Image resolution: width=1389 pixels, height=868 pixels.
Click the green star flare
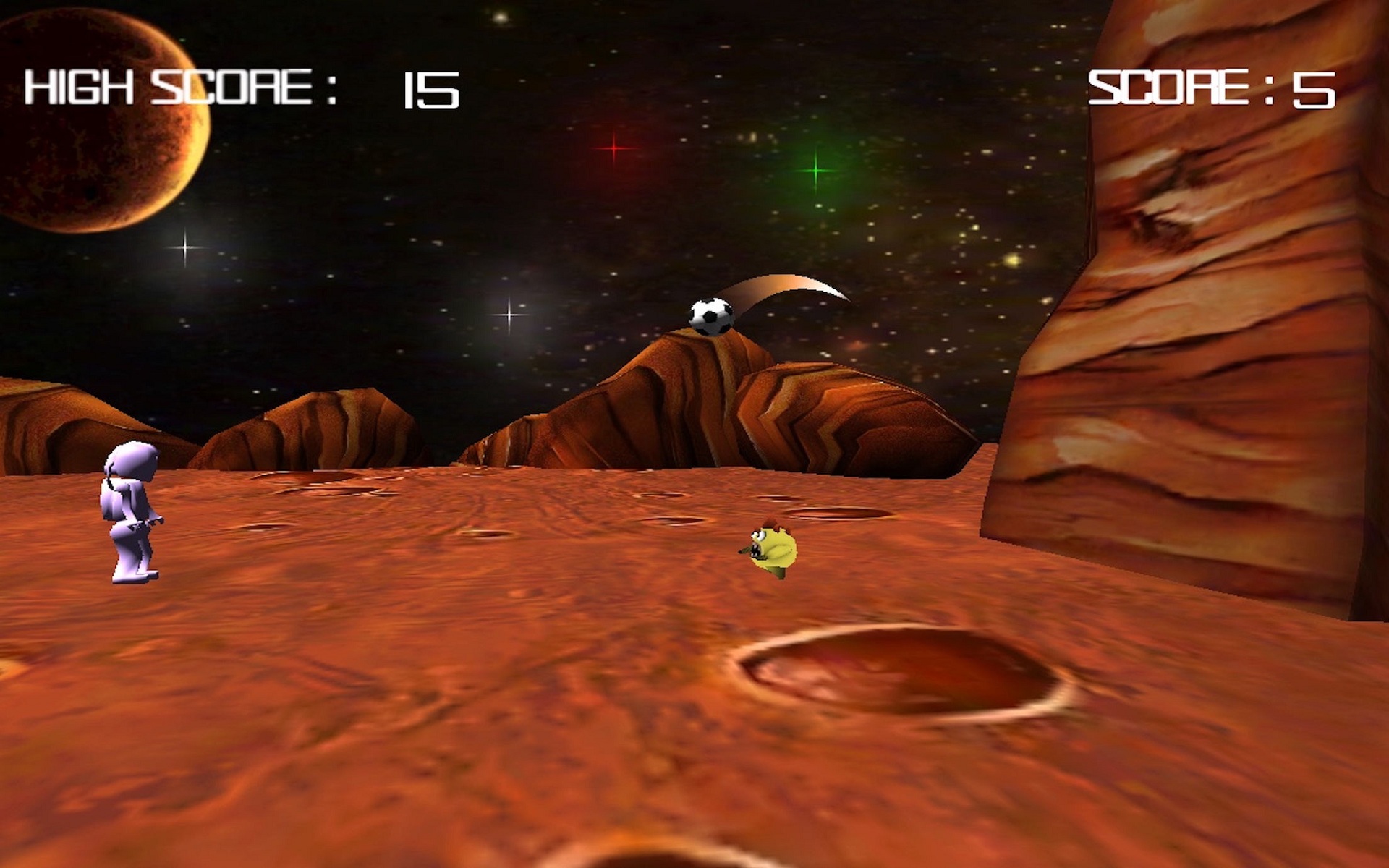[816, 171]
